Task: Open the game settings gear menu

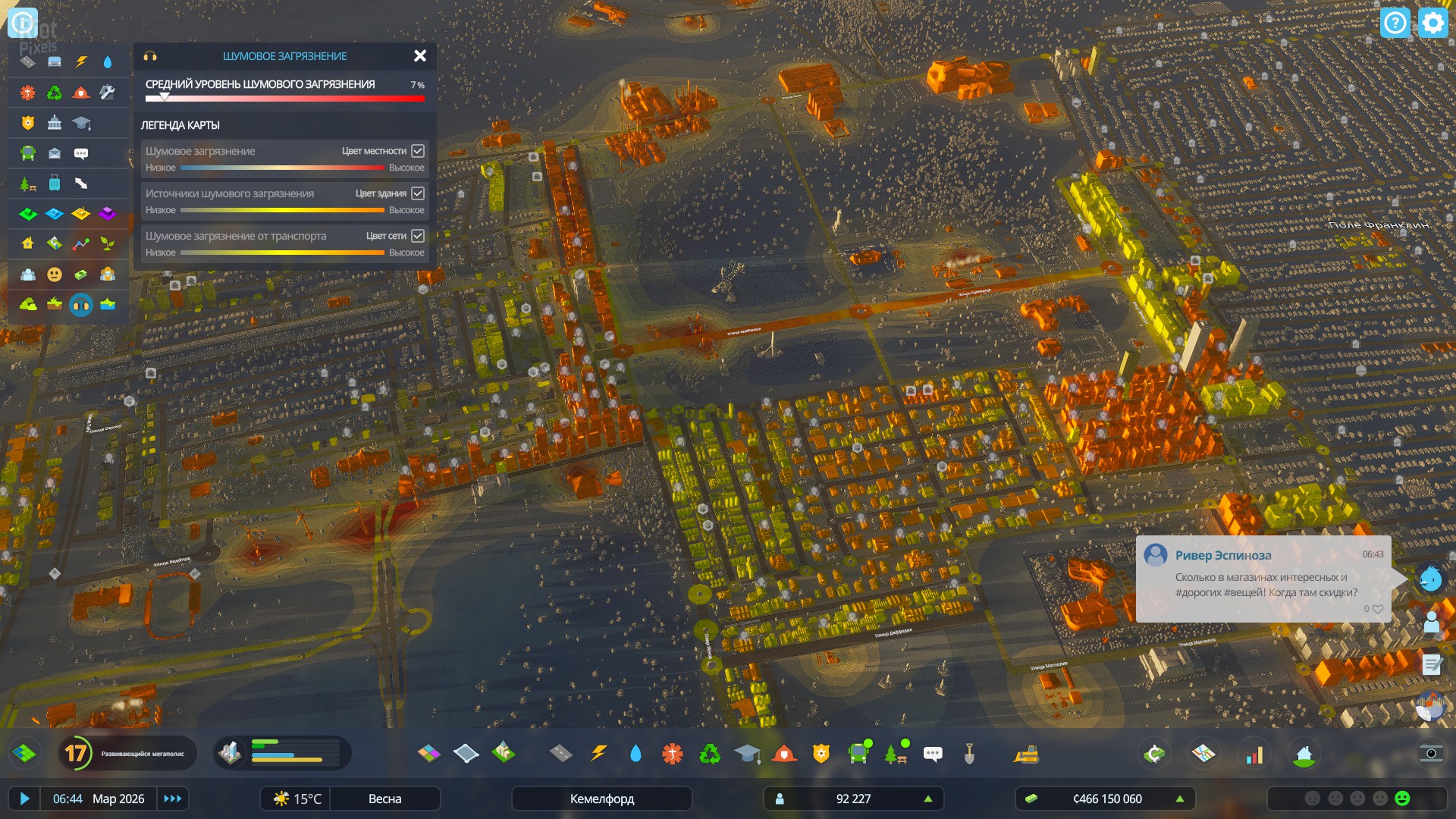Action: (1432, 23)
